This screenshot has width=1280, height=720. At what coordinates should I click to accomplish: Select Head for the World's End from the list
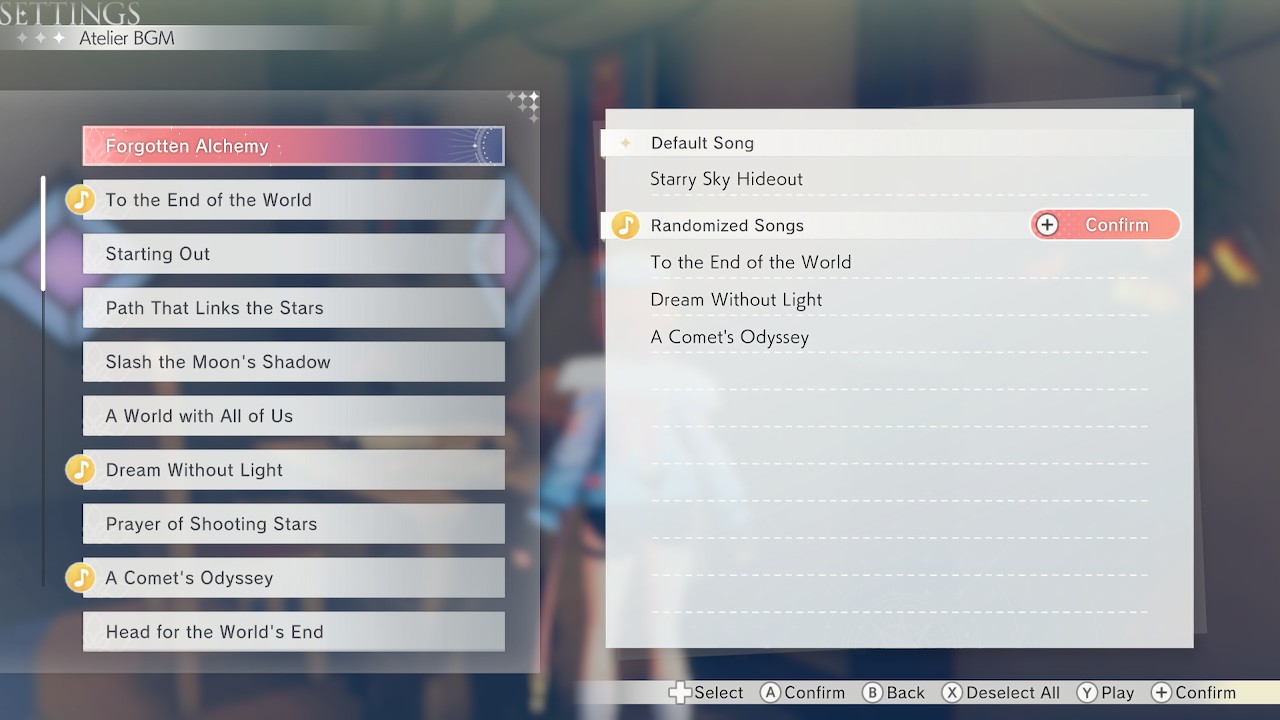tap(293, 631)
